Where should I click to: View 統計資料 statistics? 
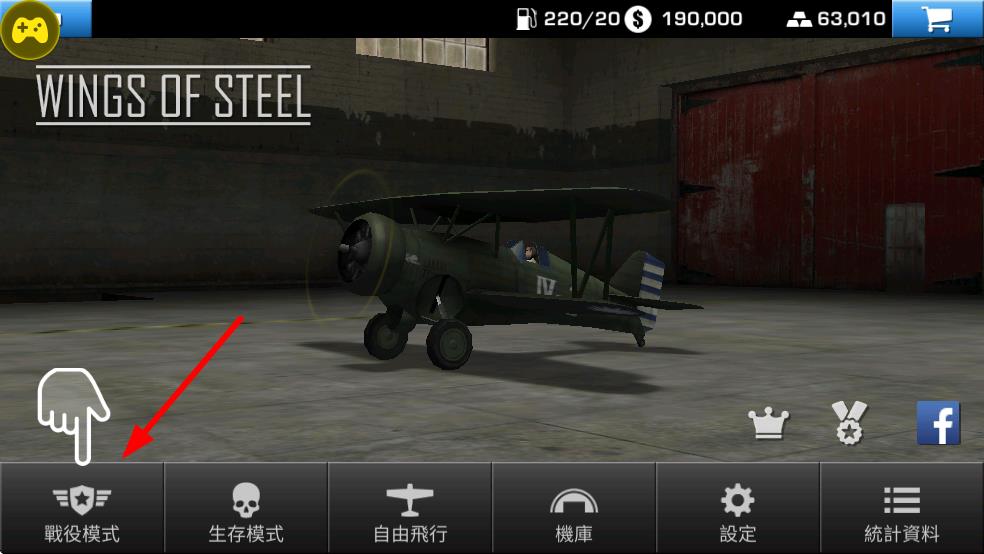[902, 508]
